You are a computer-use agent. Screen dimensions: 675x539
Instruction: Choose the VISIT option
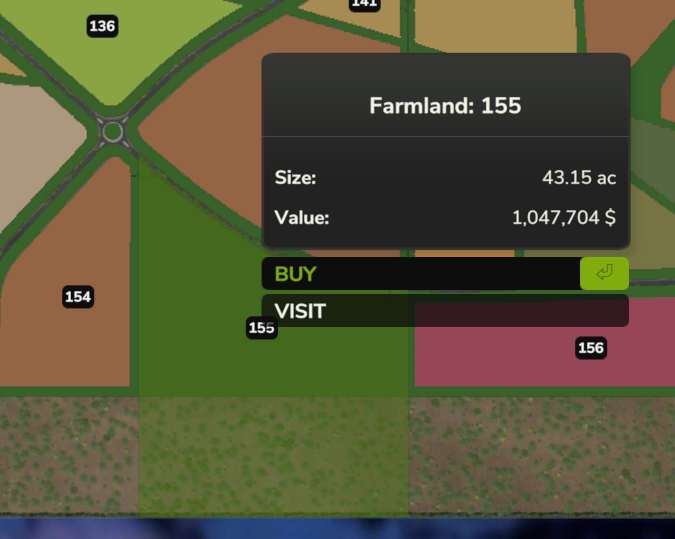(444, 311)
